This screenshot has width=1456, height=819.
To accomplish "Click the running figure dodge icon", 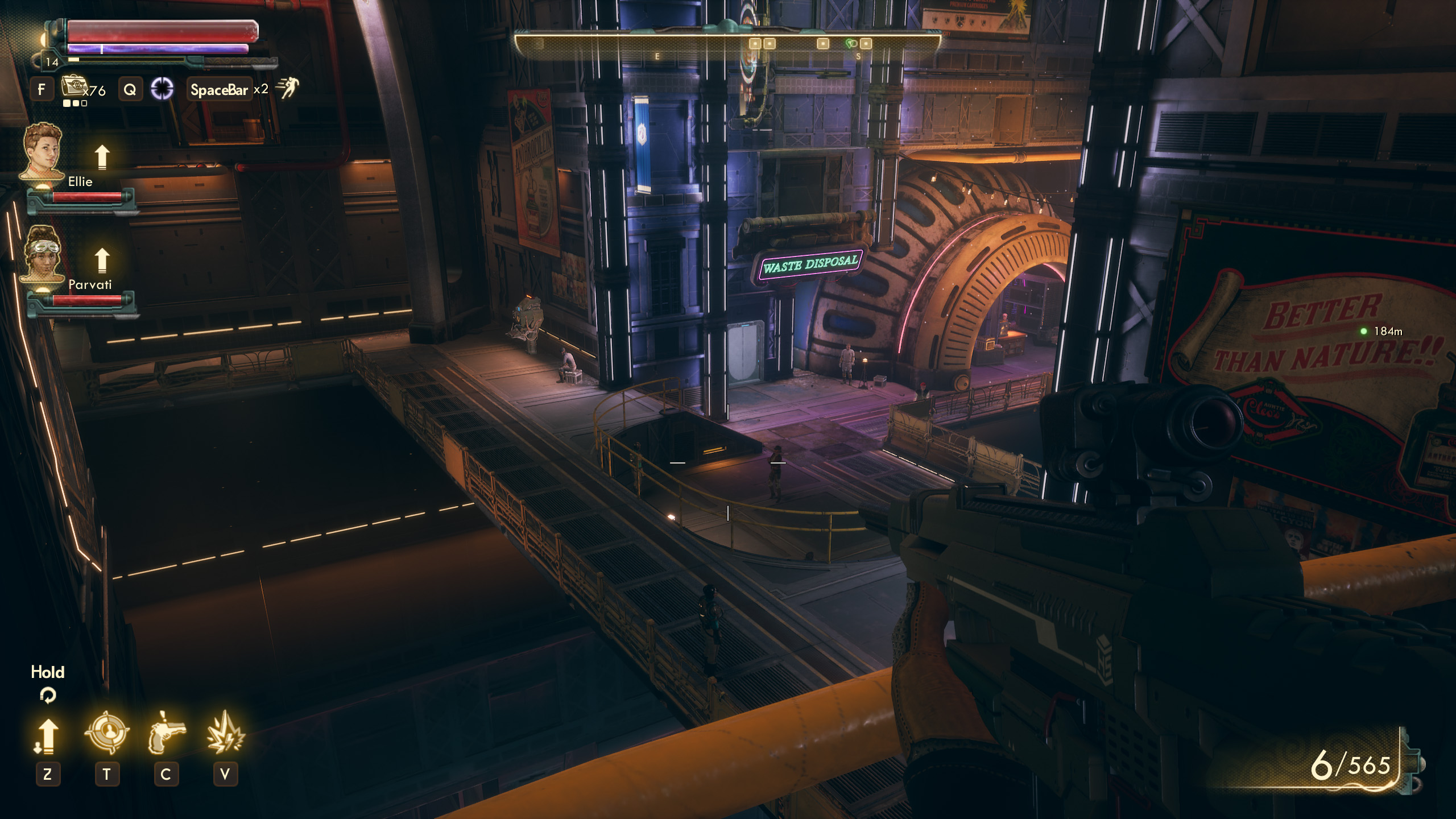I will [288, 88].
